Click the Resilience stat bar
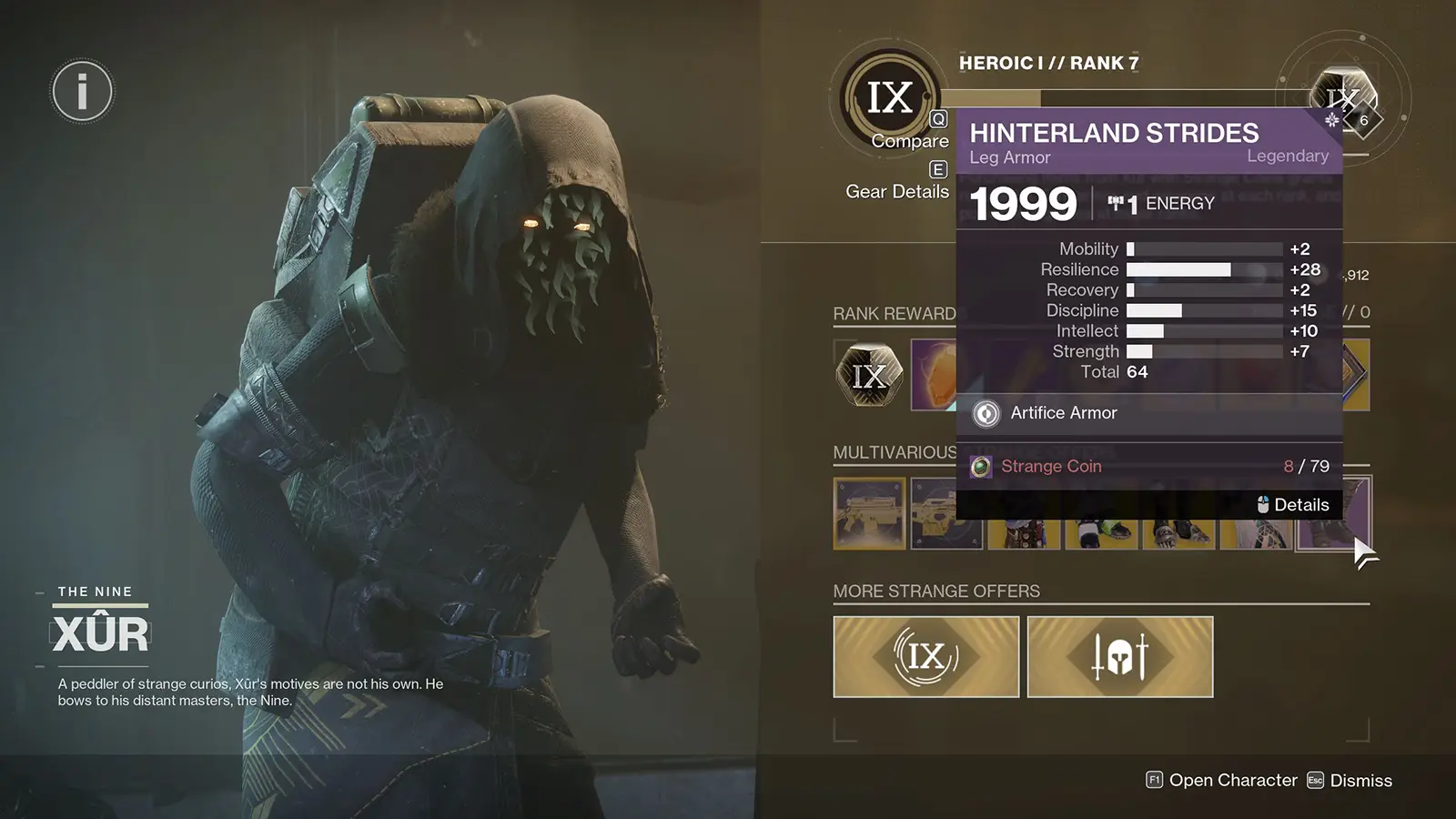This screenshot has width=1456, height=819. pyautogui.click(x=1178, y=269)
